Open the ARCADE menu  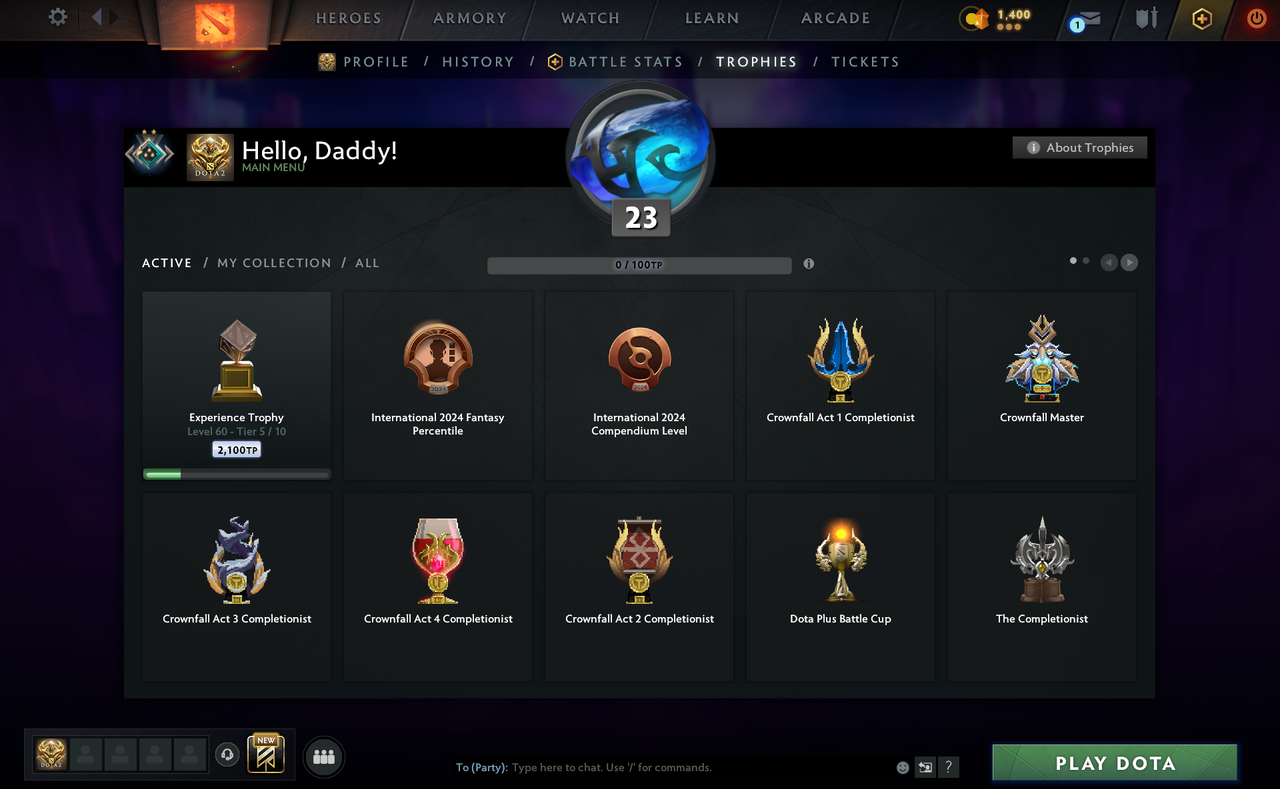pyautogui.click(x=835, y=18)
